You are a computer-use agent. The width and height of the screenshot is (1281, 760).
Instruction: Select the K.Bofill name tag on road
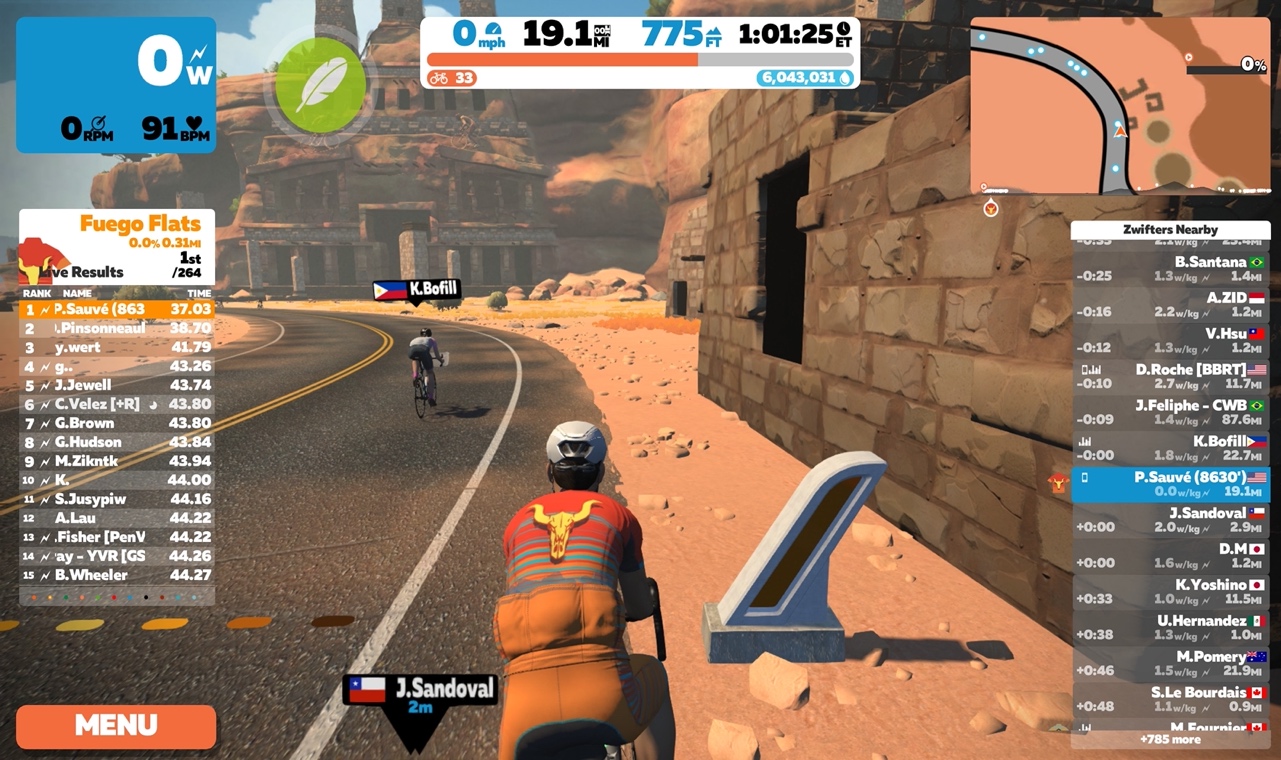pos(418,291)
